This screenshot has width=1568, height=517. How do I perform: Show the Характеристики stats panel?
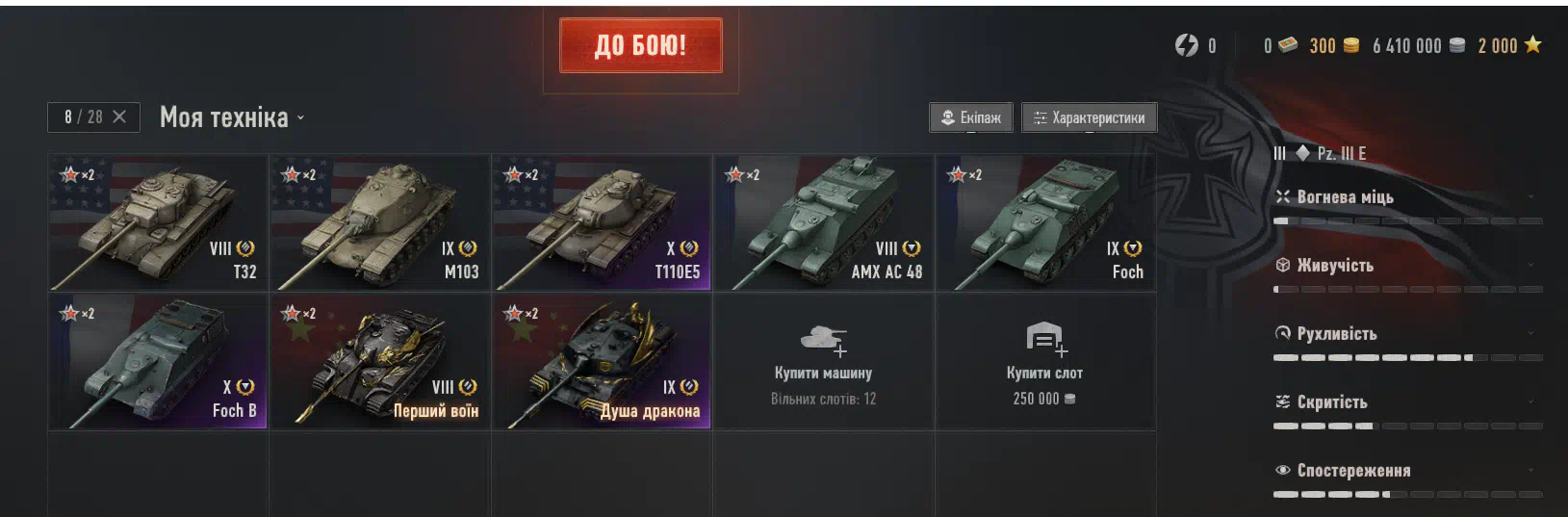[x=1089, y=117]
